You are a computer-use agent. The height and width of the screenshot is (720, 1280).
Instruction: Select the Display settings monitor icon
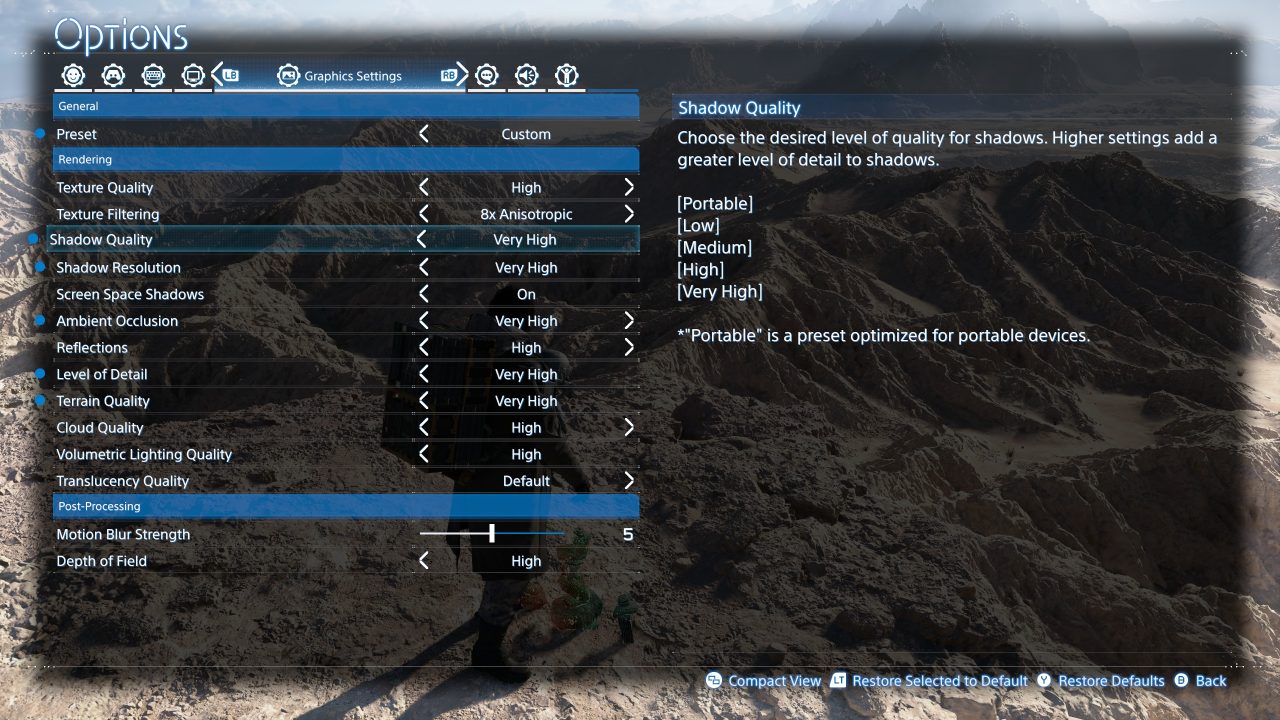pos(192,74)
